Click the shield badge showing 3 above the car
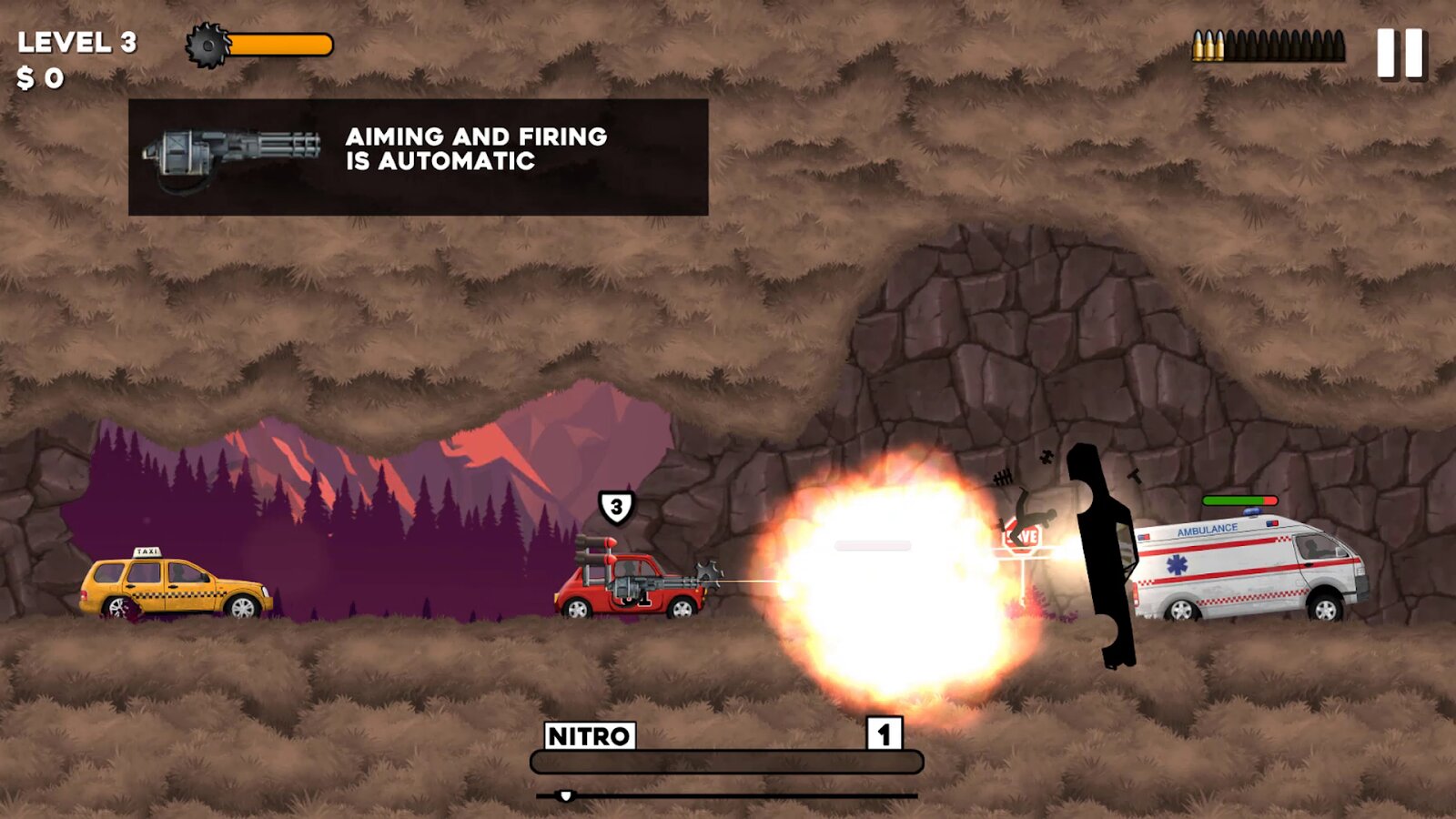The image size is (1456, 819). tap(615, 506)
